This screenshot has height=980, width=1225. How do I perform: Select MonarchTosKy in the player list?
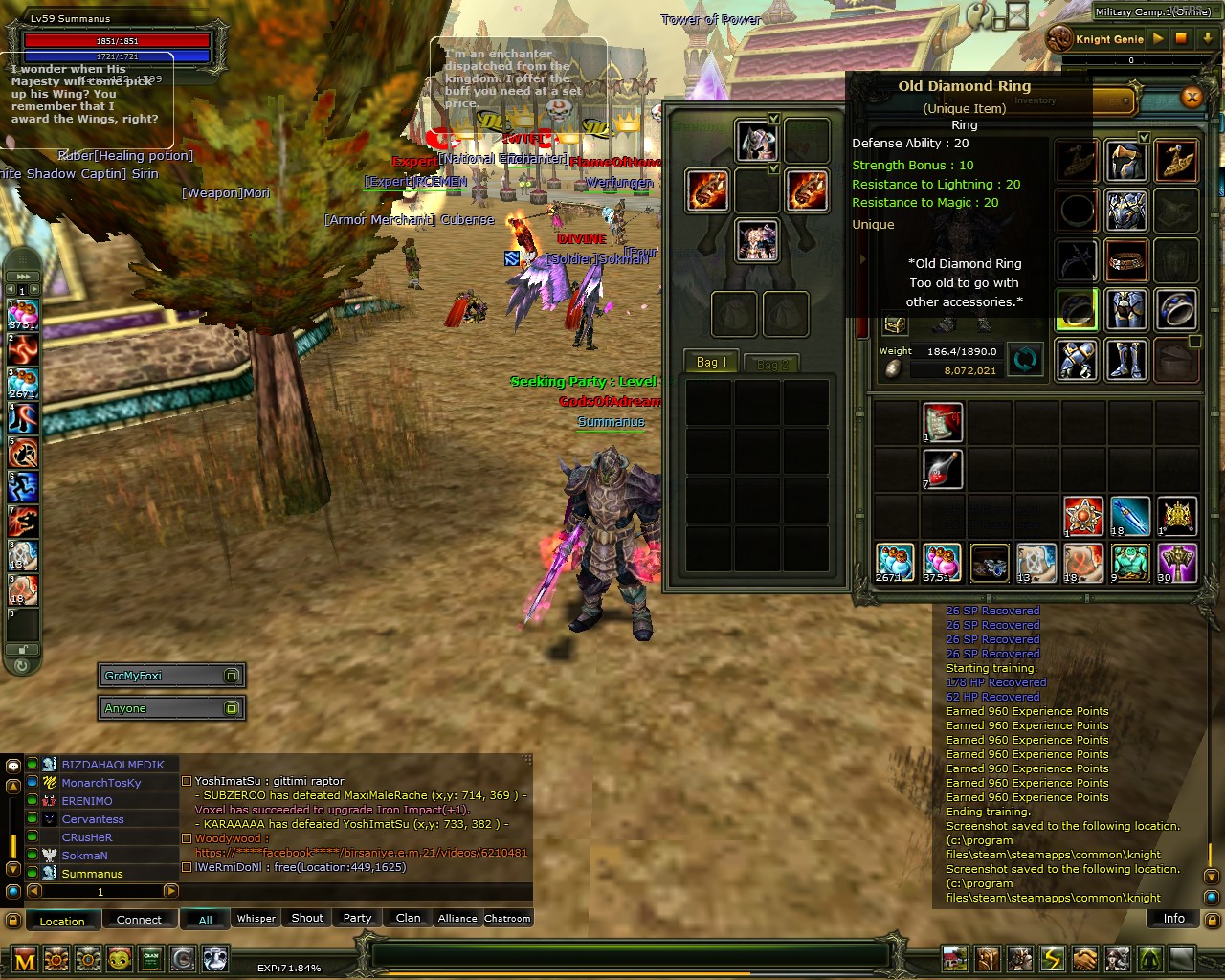(101, 783)
